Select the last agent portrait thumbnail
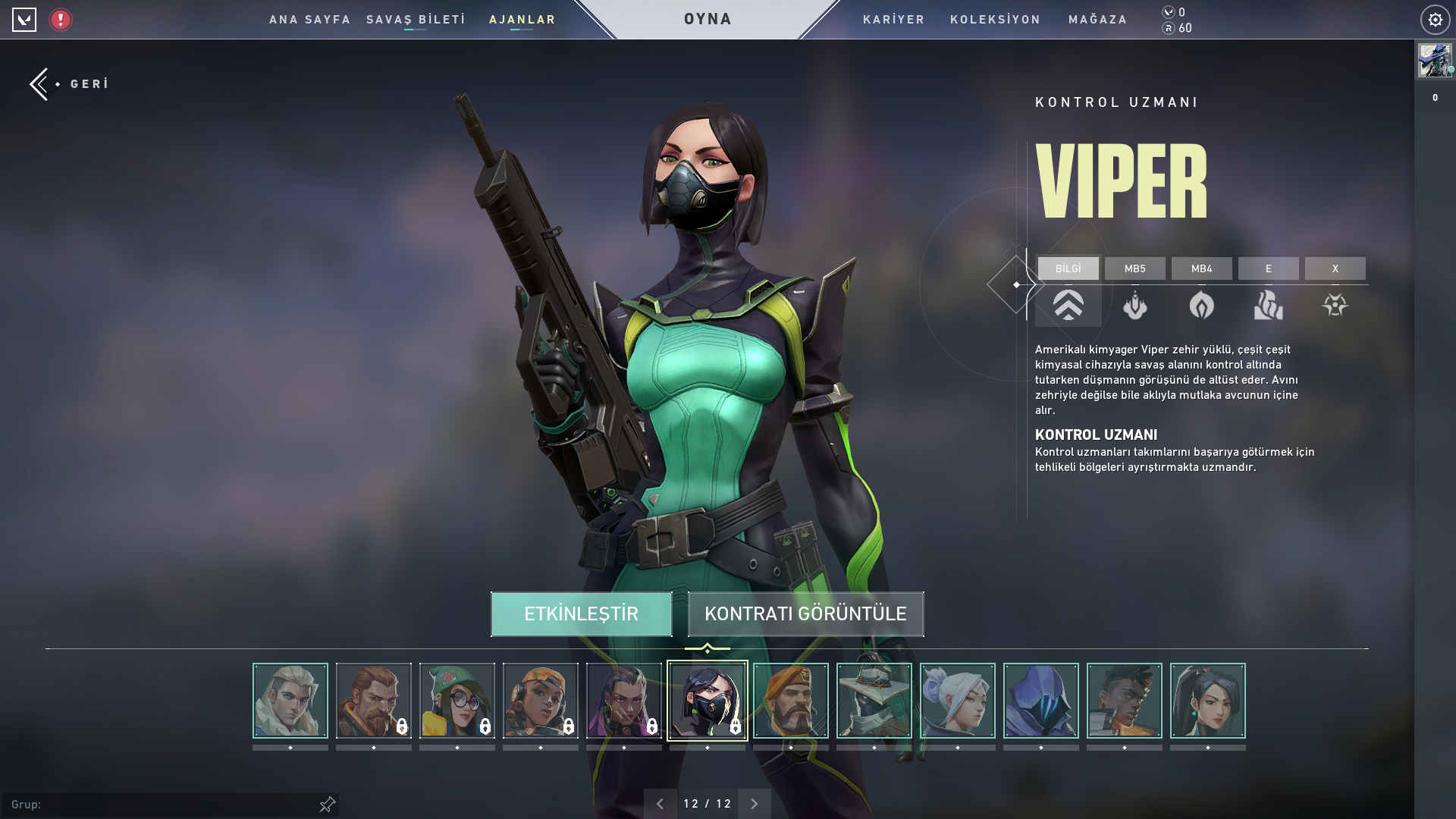The height and width of the screenshot is (819, 1456). point(1208,700)
